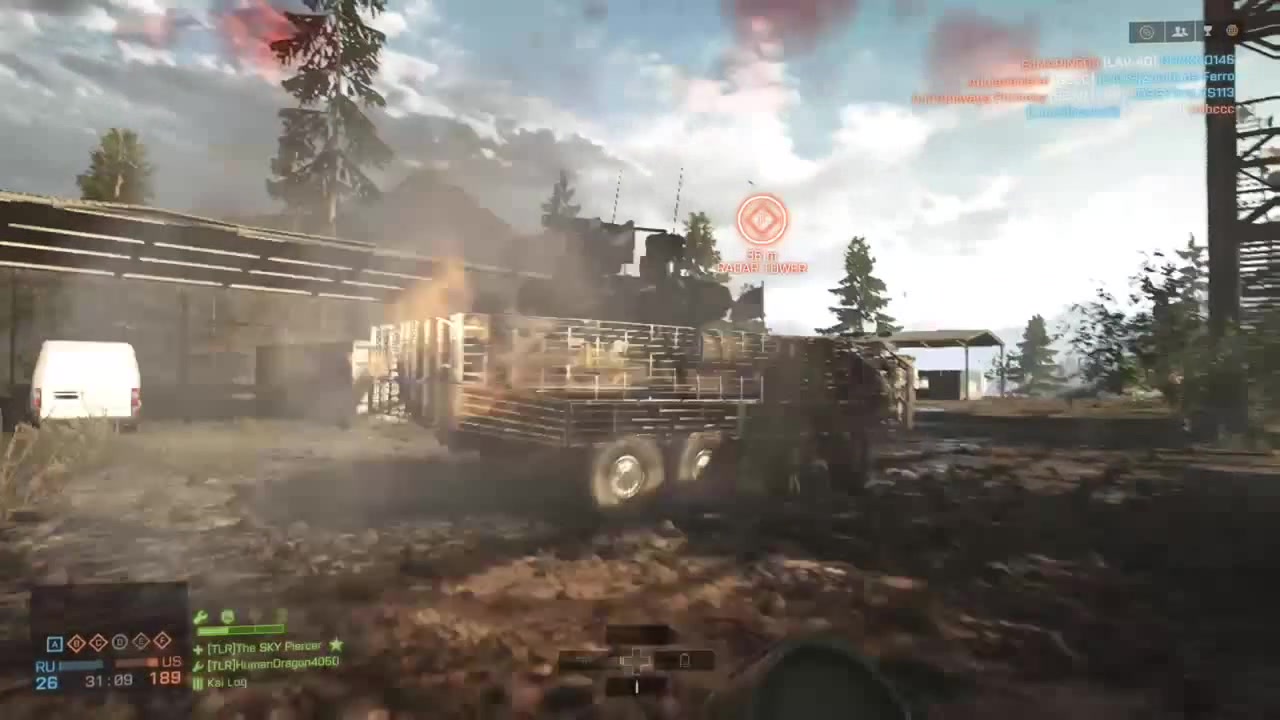Select the objective A flag icon
Image resolution: width=1280 pixels, height=720 pixels.
coord(55,643)
